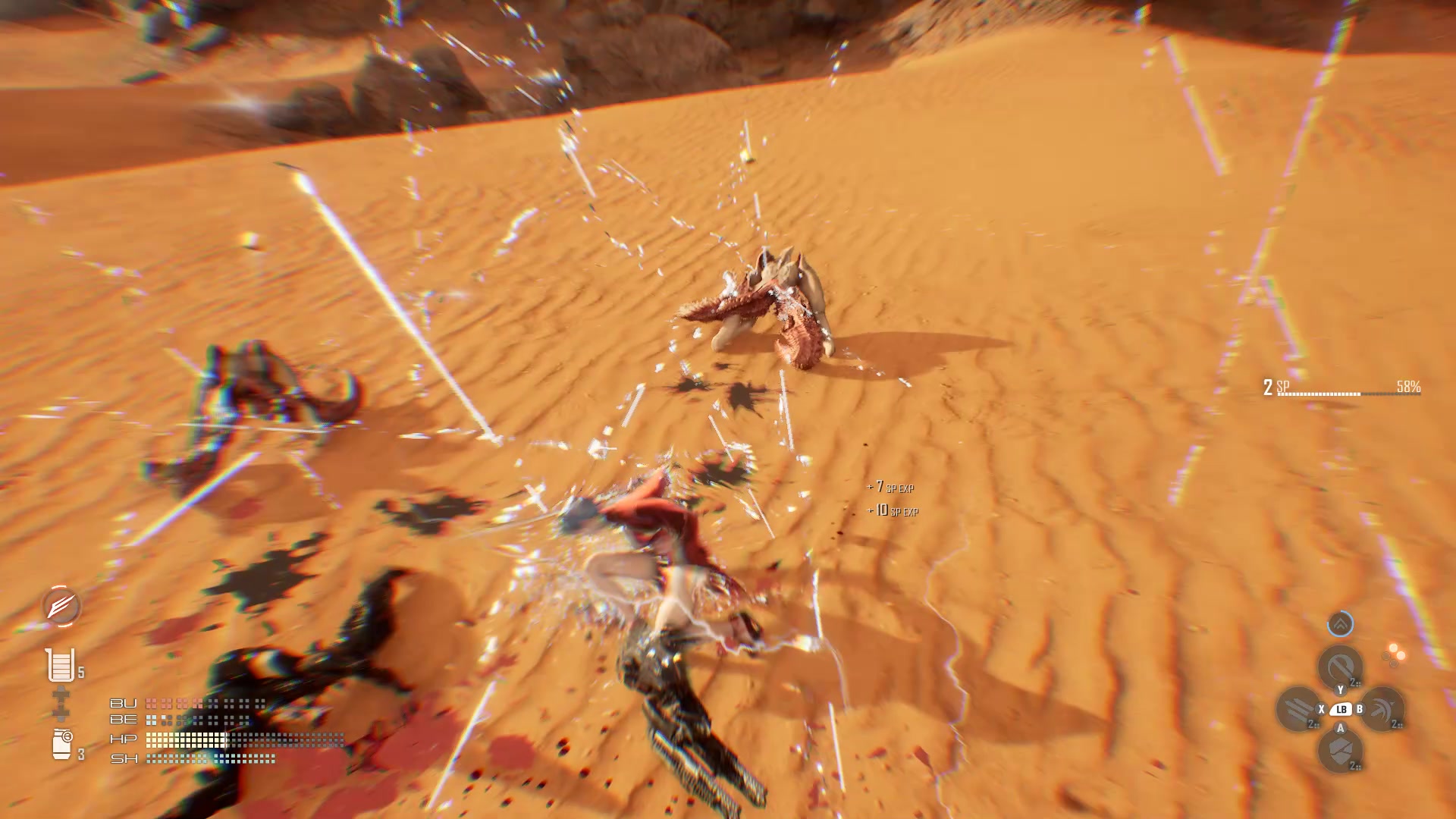Click the LB button prompt in the ability wheel
This screenshot has width=1456, height=819.
point(1342,708)
